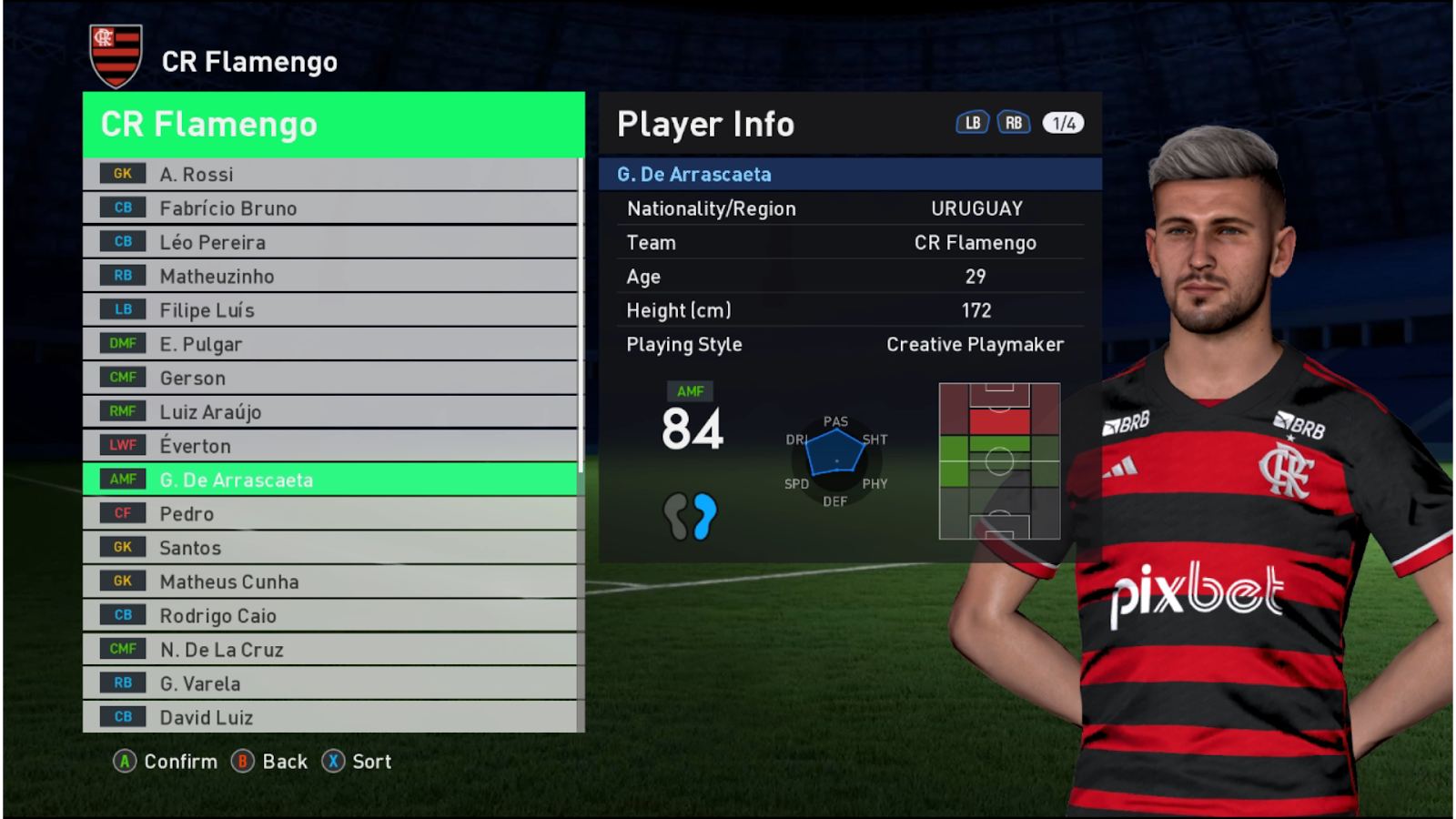Screen dimensions: 1456x819
Task: Select Rodrigo Caio's row
Action: [329, 615]
